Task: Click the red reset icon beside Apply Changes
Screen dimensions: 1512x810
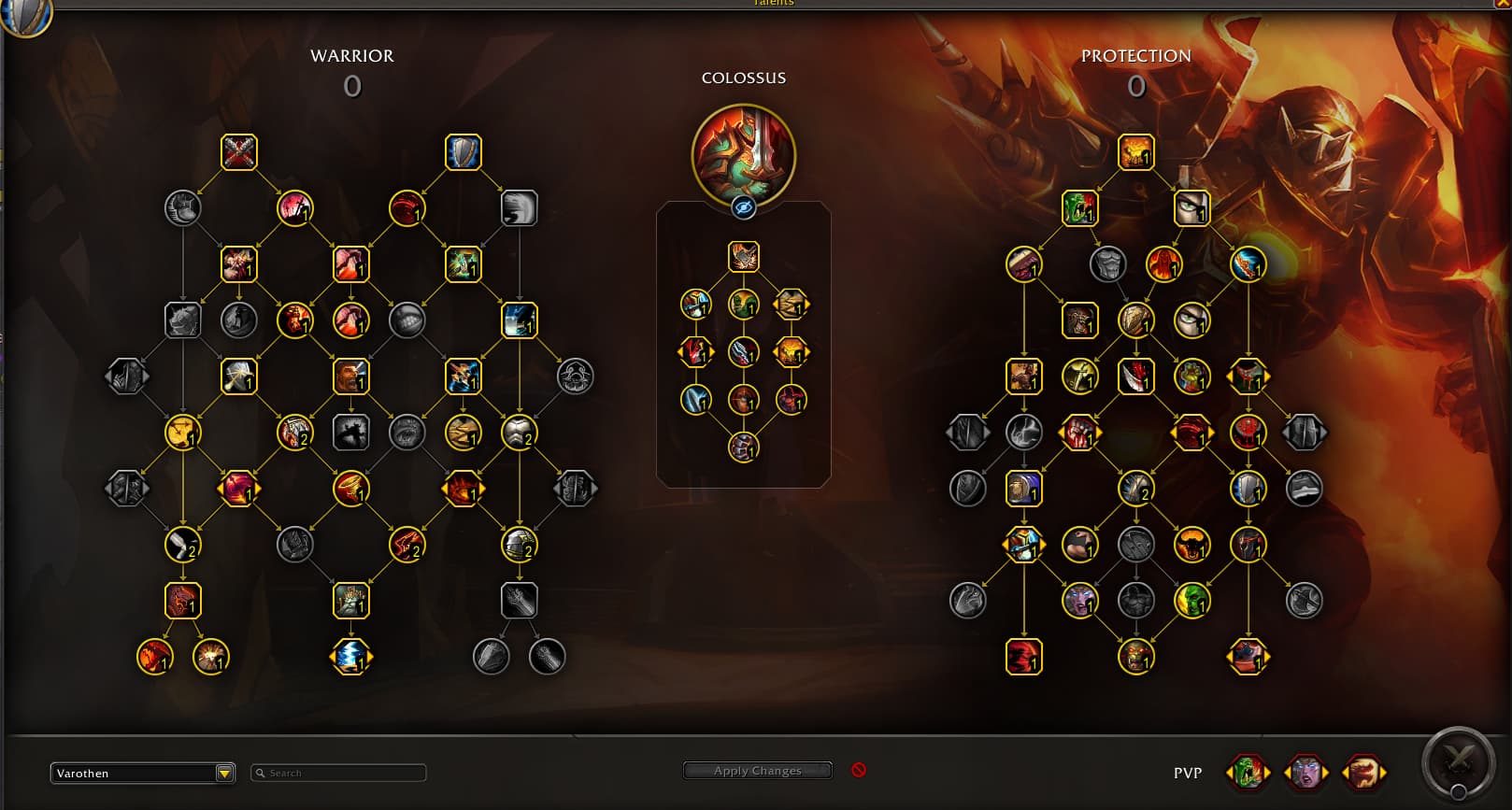Action: (859, 770)
